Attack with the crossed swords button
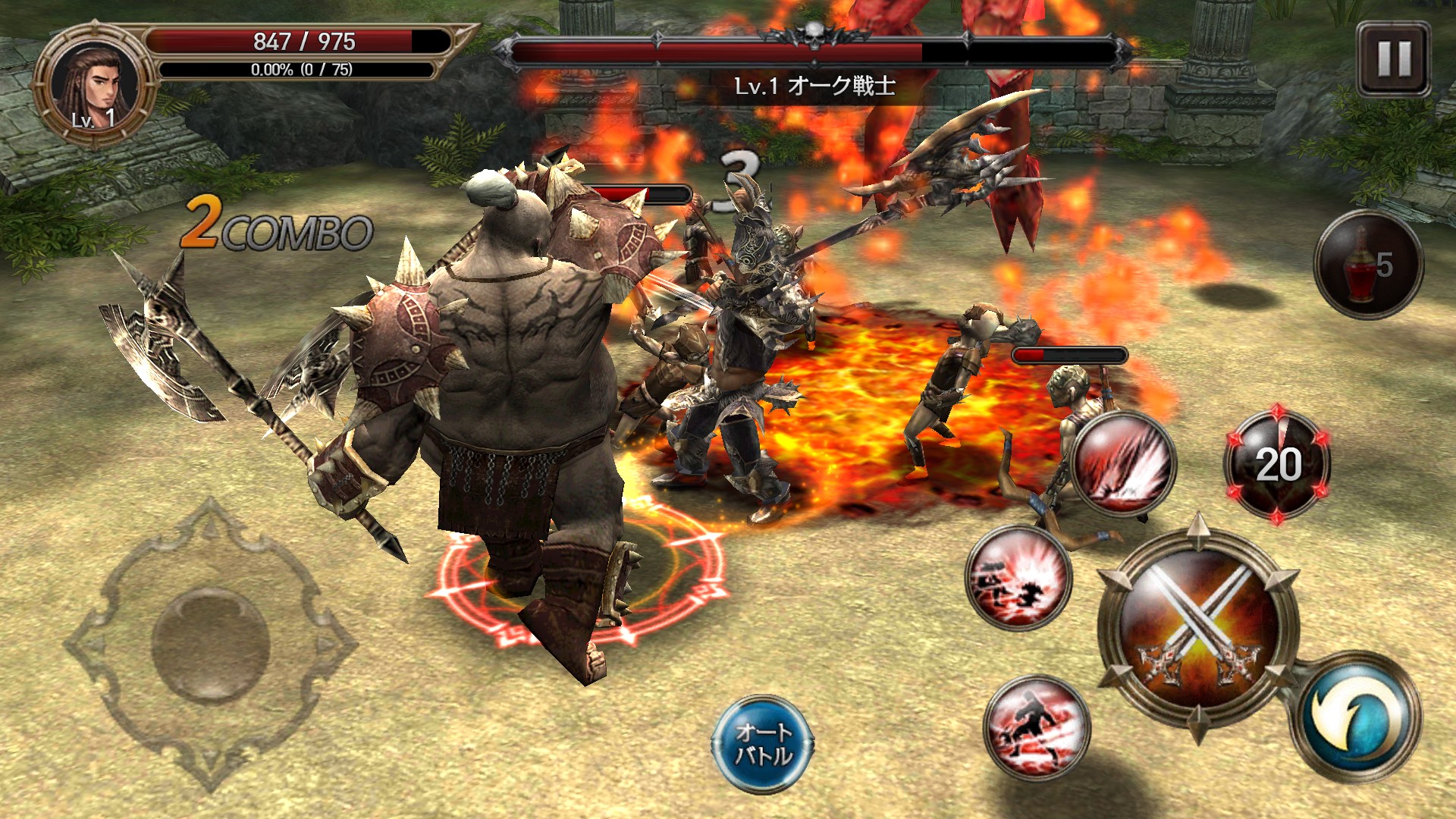Screen dimensions: 1456x819 pyautogui.click(x=1198, y=626)
